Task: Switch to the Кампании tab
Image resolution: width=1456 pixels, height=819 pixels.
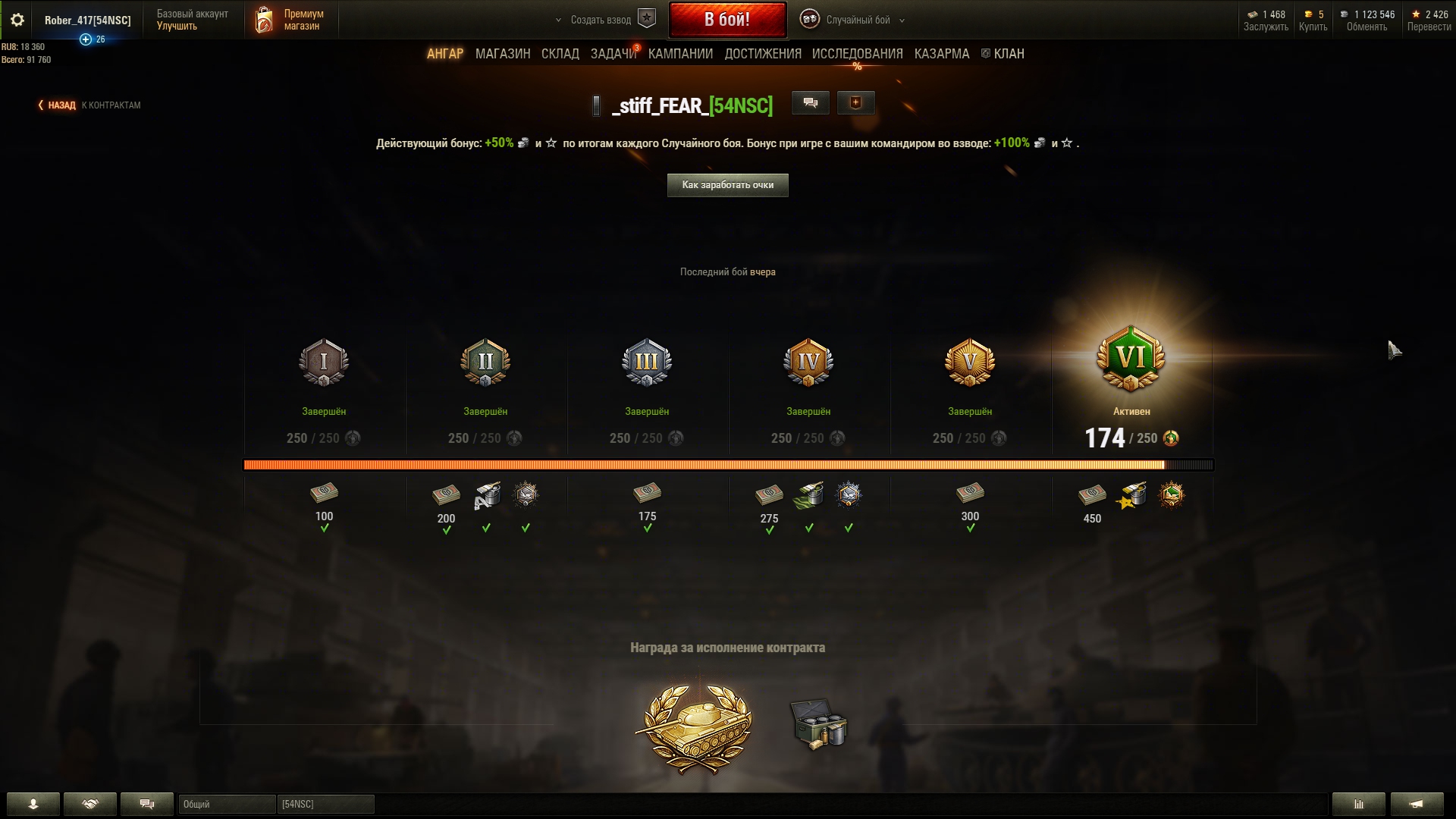Action: (680, 54)
